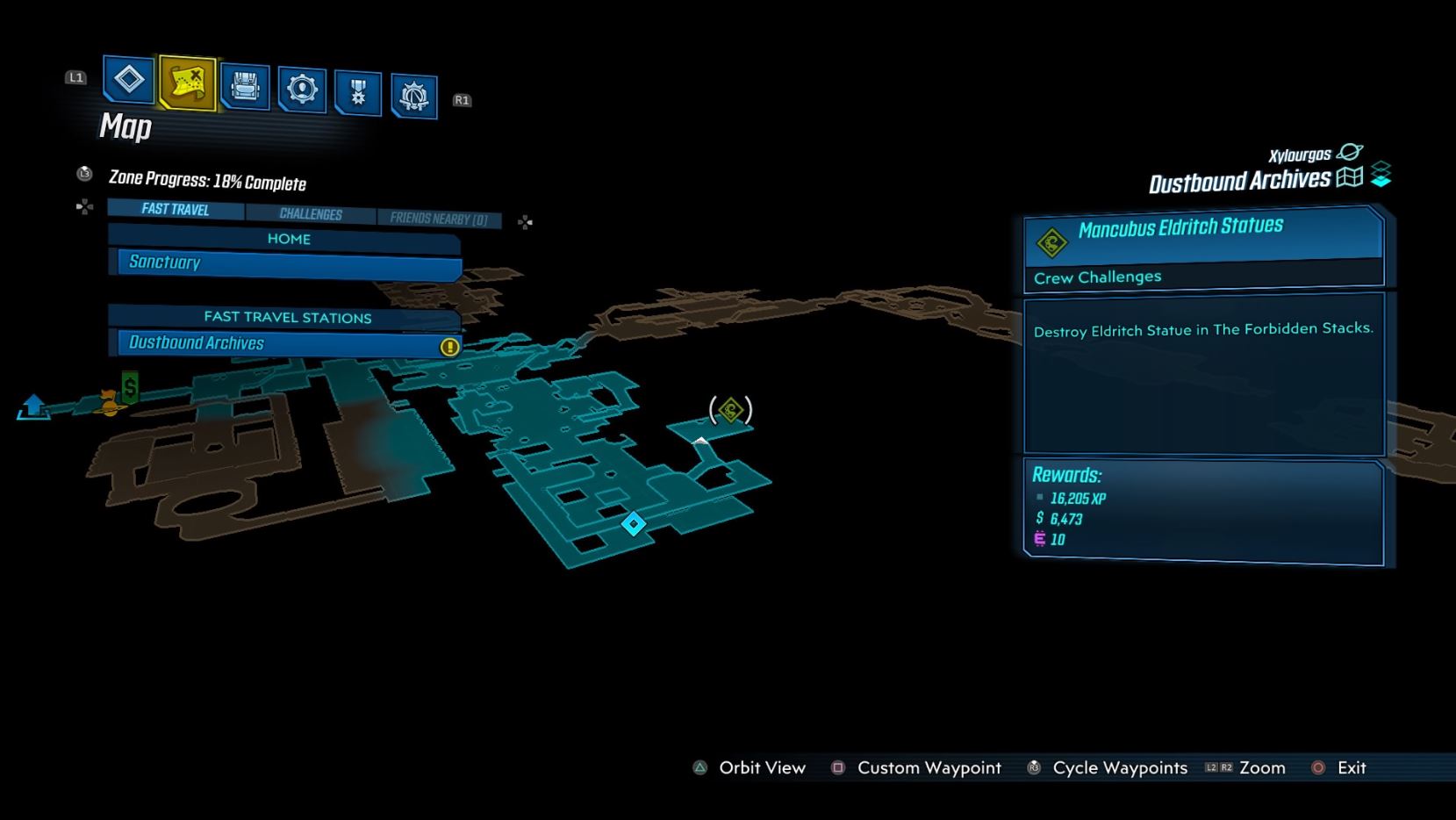
Task: Open the Inventory backpack tab
Action: coord(245,87)
